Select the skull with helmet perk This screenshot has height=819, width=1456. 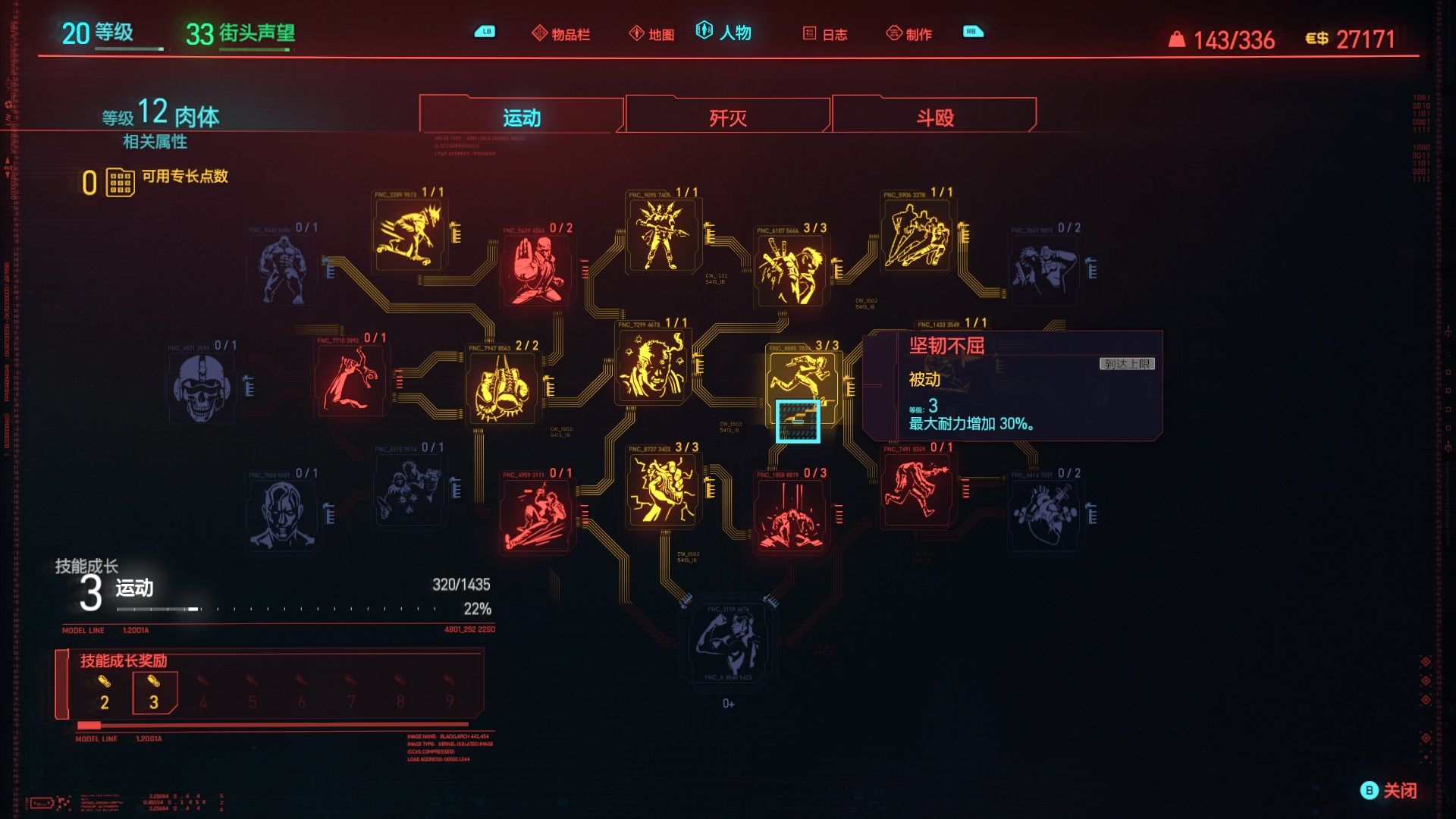(201, 388)
